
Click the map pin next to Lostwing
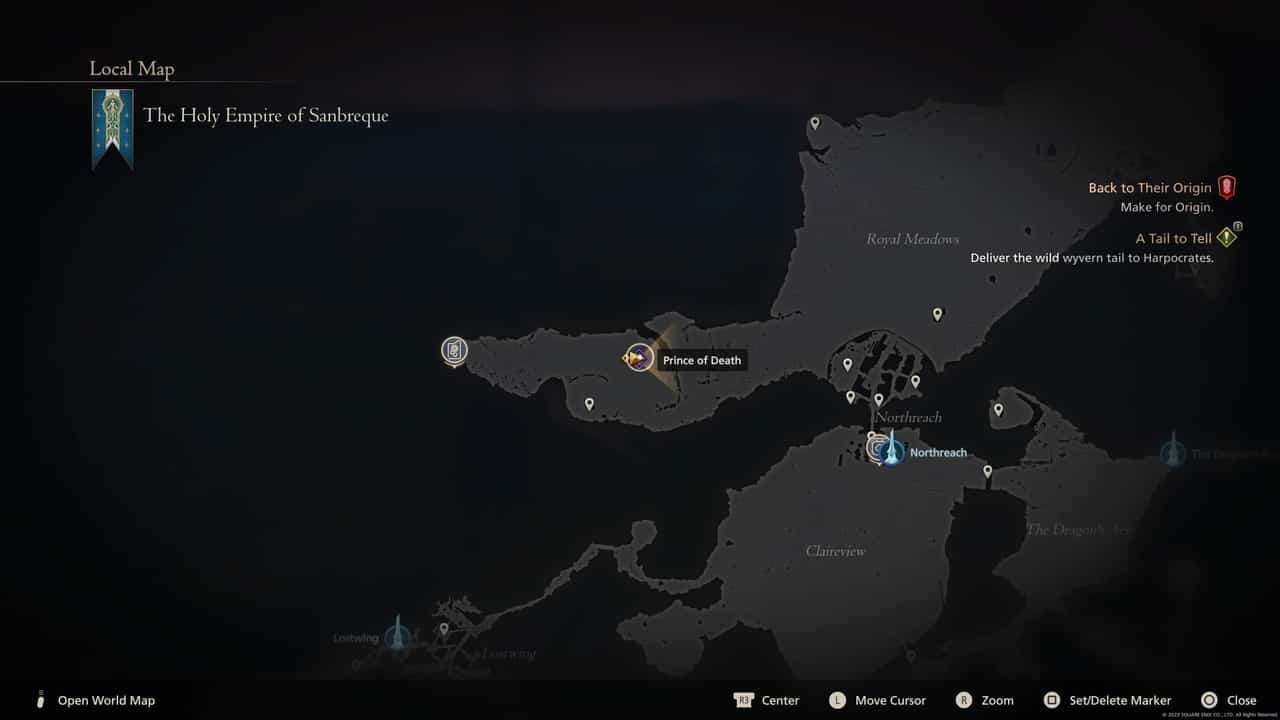[443, 628]
